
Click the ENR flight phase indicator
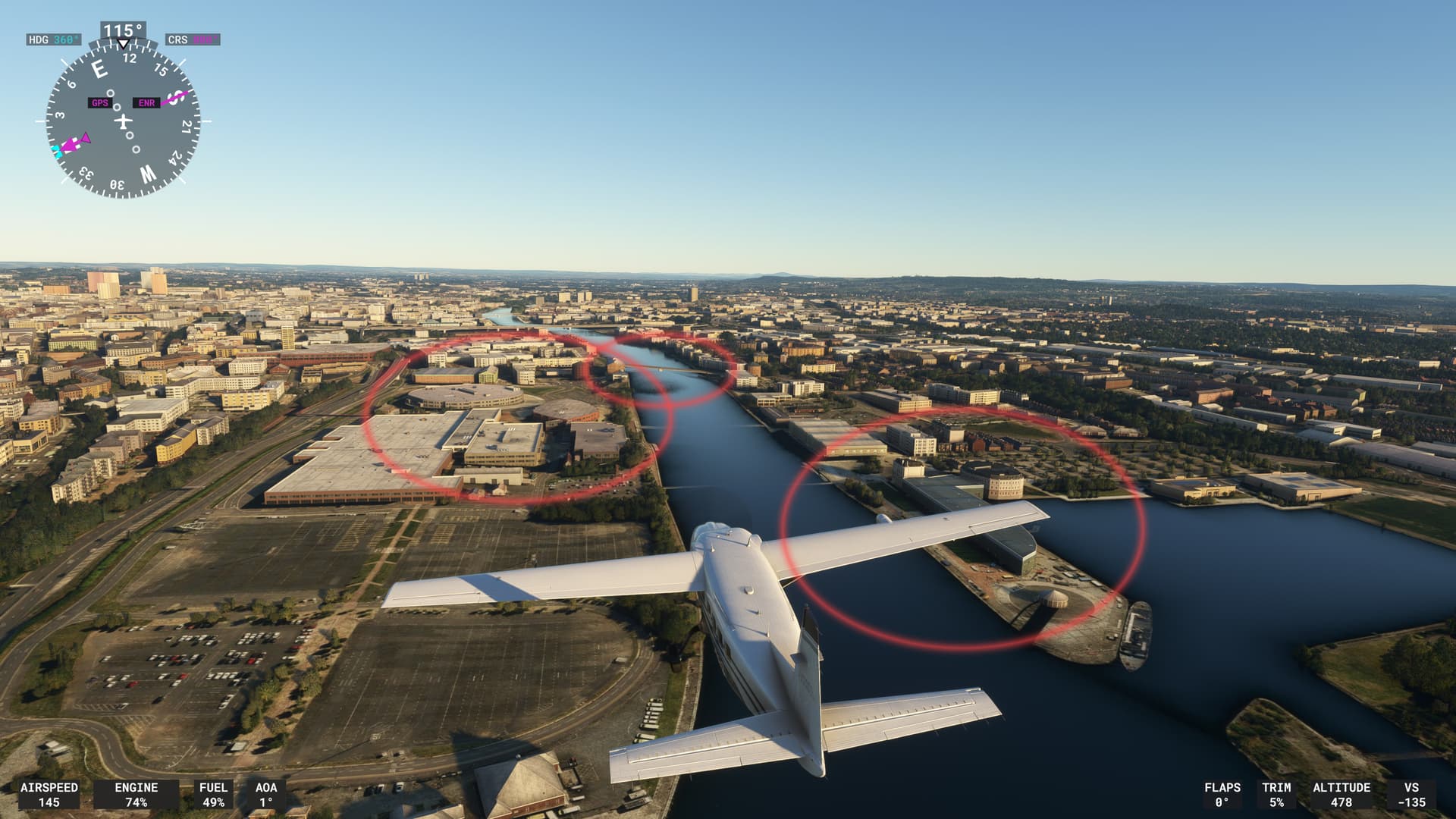[146, 102]
